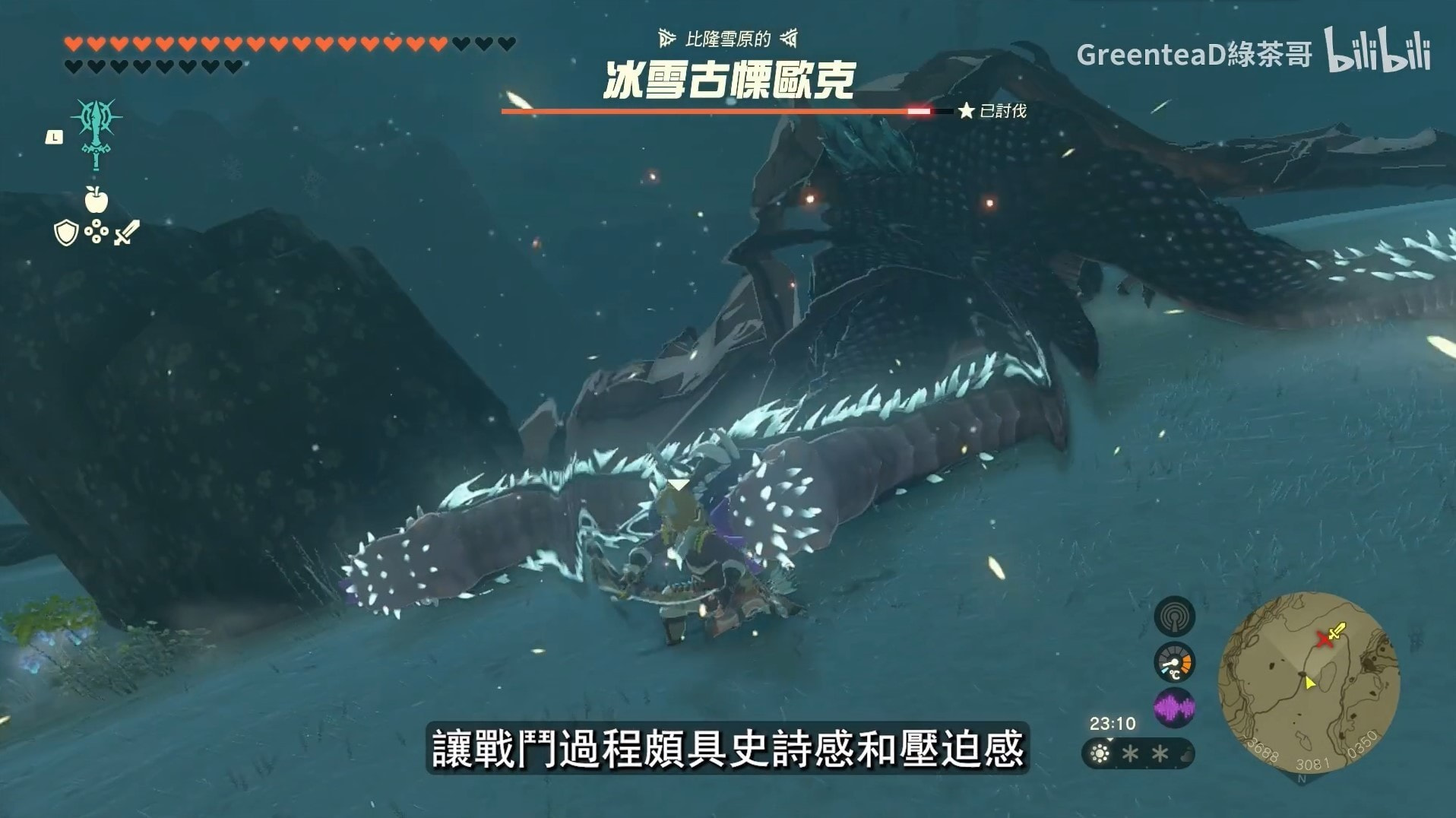Choose the apple item icon
Screen dimensions: 1456x818
tap(96, 199)
